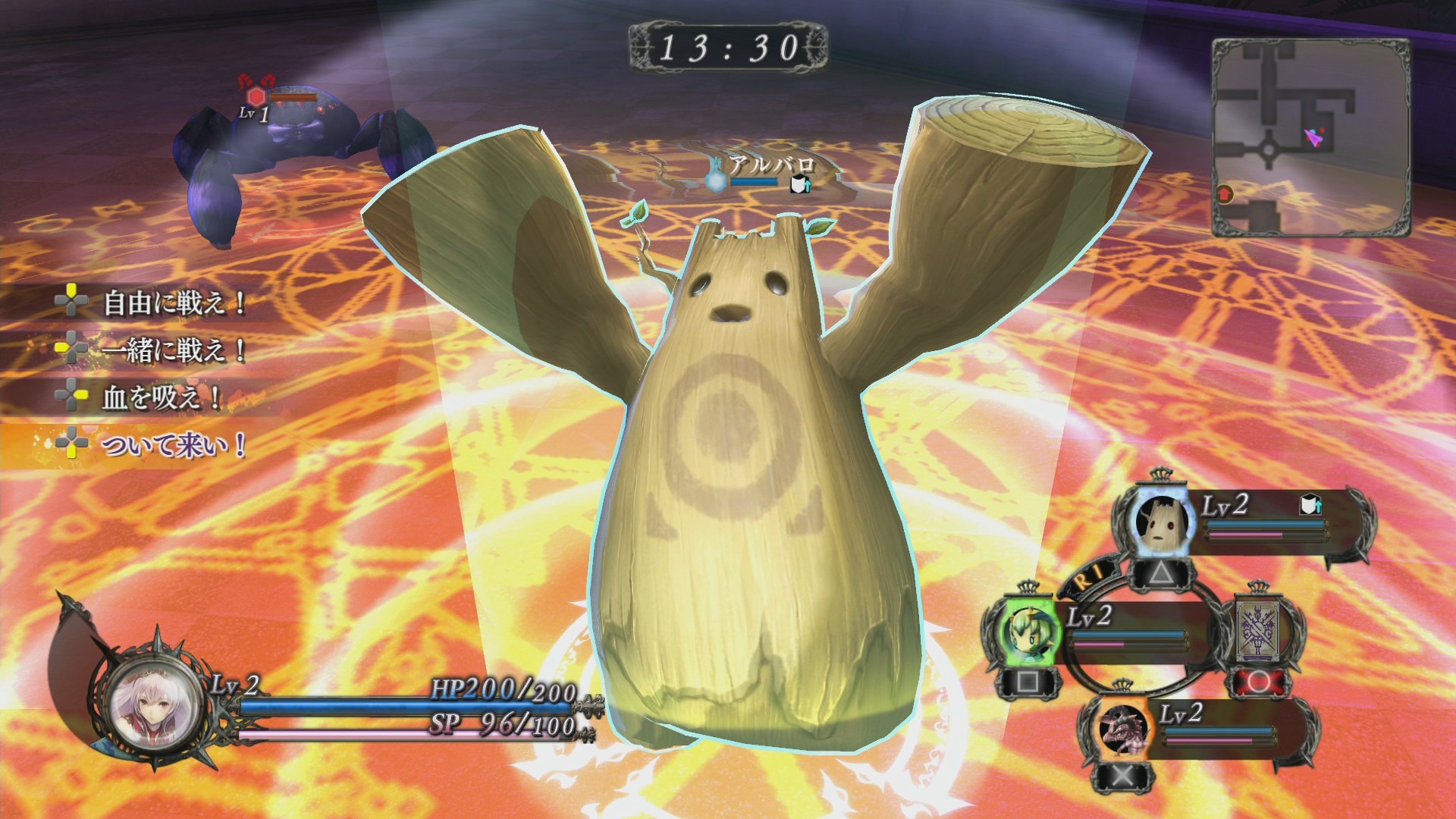Choose the 一緒に戦え！ command
This screenshot has width=1456, height=819.
click(174, 350)
